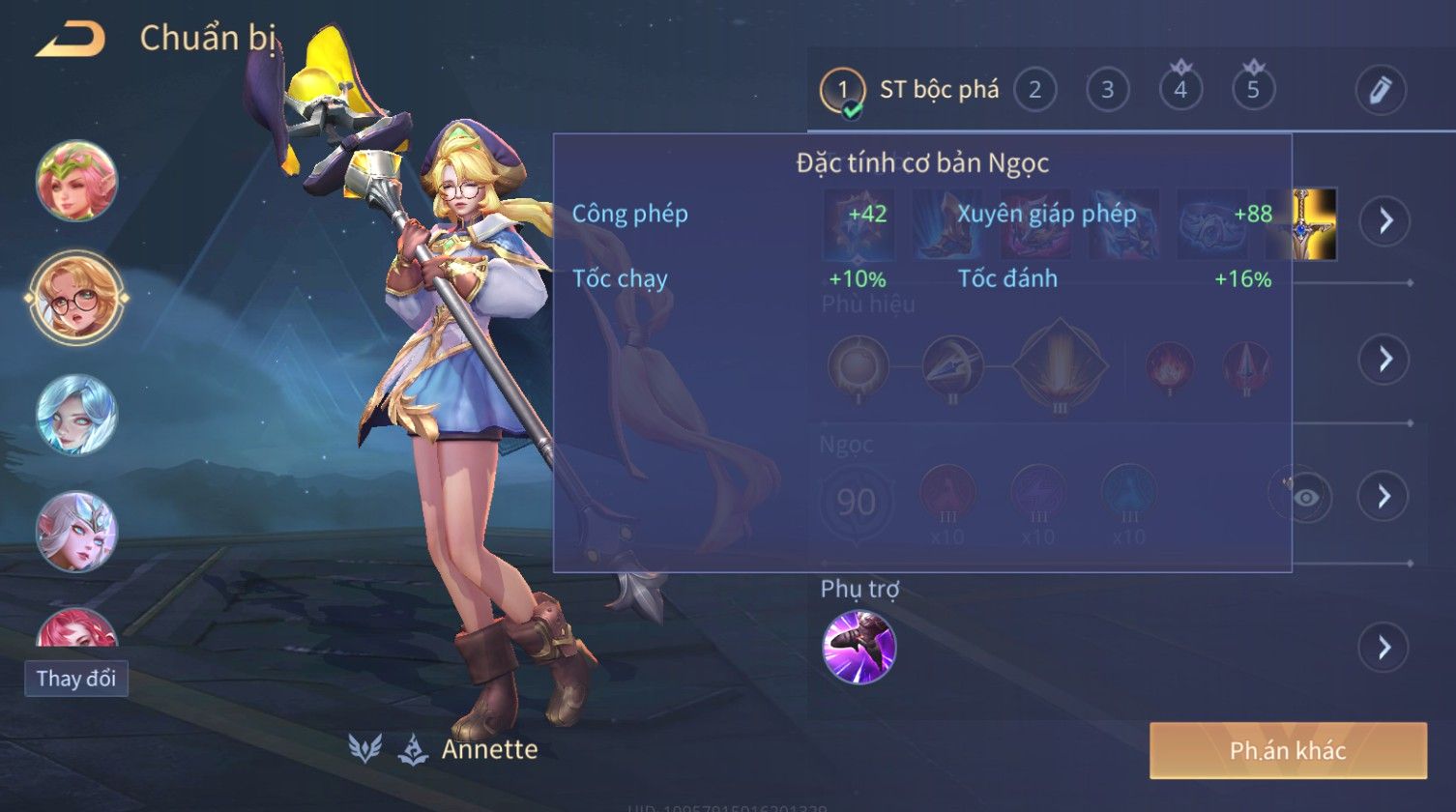Switch to preset slot 2
The height and width of the screenshot is (812, 1456).
[1034, 91]
